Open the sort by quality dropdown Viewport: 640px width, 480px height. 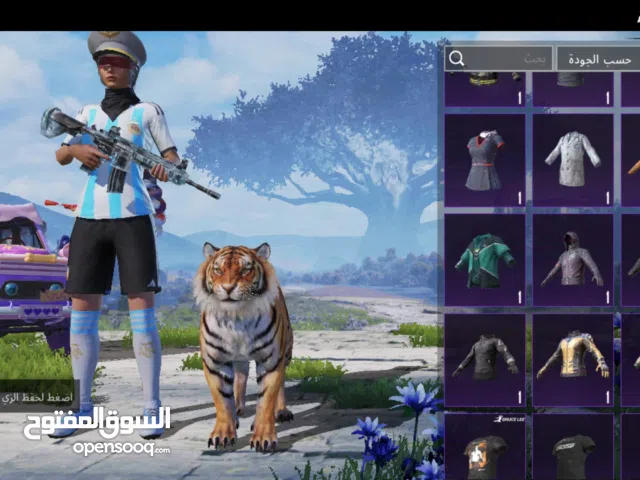coord(598,58)
